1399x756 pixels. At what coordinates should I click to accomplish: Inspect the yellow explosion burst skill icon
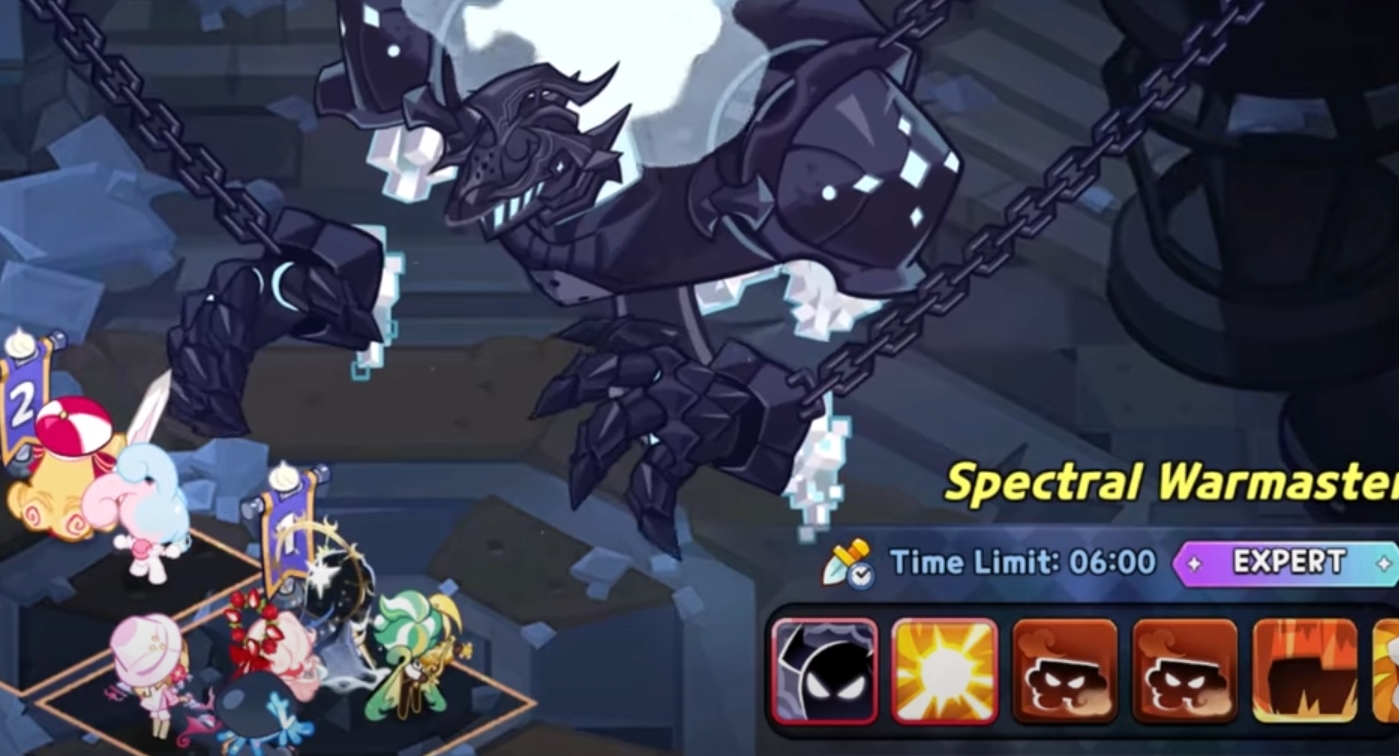942,670
